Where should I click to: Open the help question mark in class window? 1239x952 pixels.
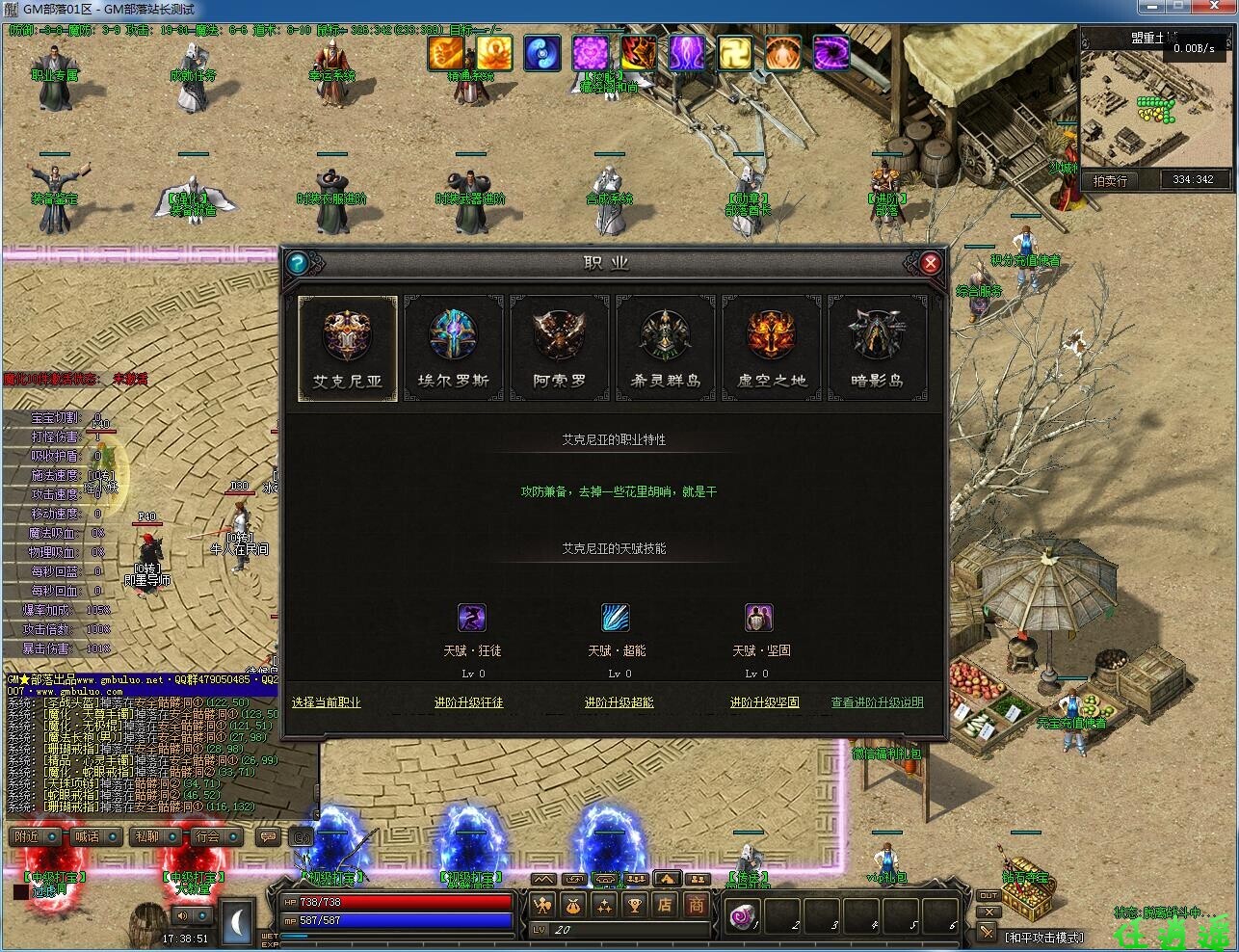[297, 263]
